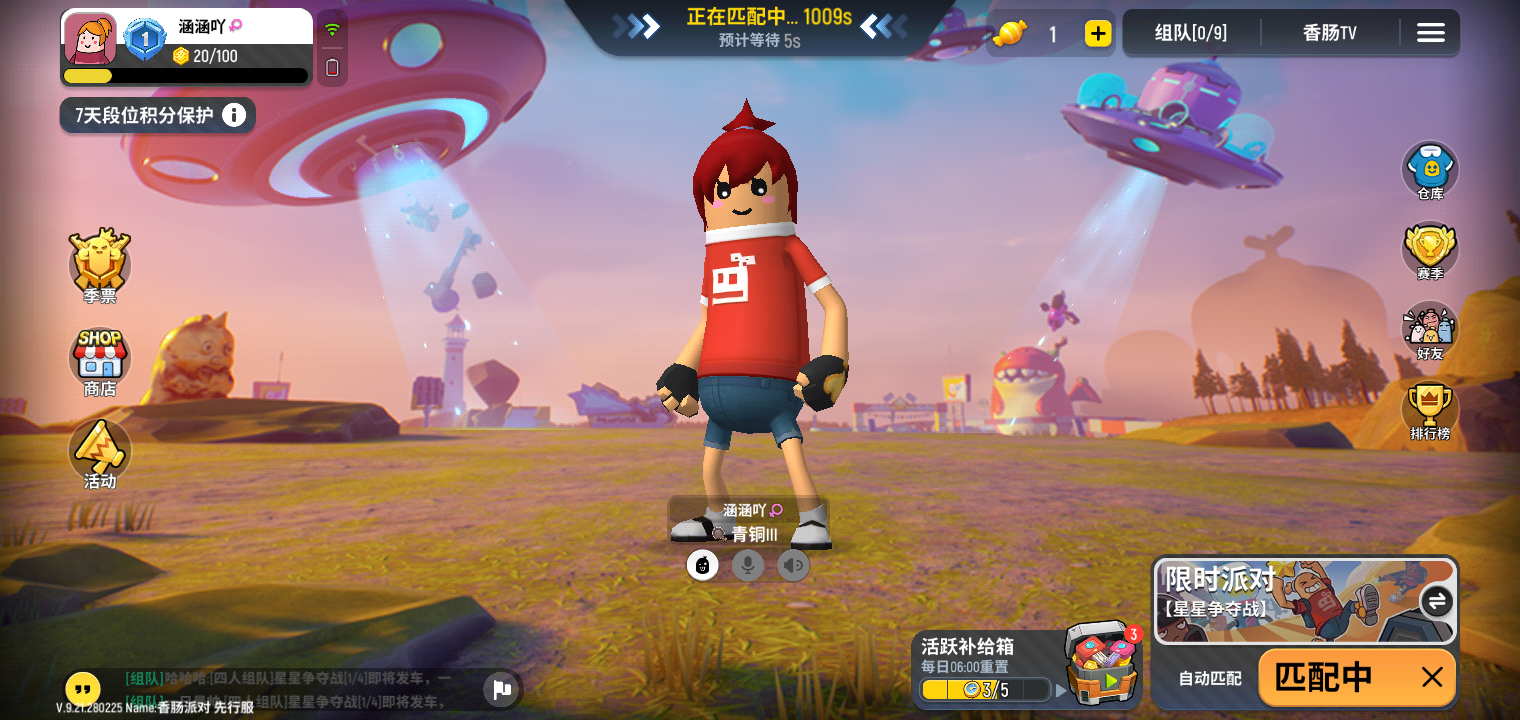Viewport: 1520px width, 720px height.
Task: Open the 仓库 warehouse inventory
Action: 1429,171
